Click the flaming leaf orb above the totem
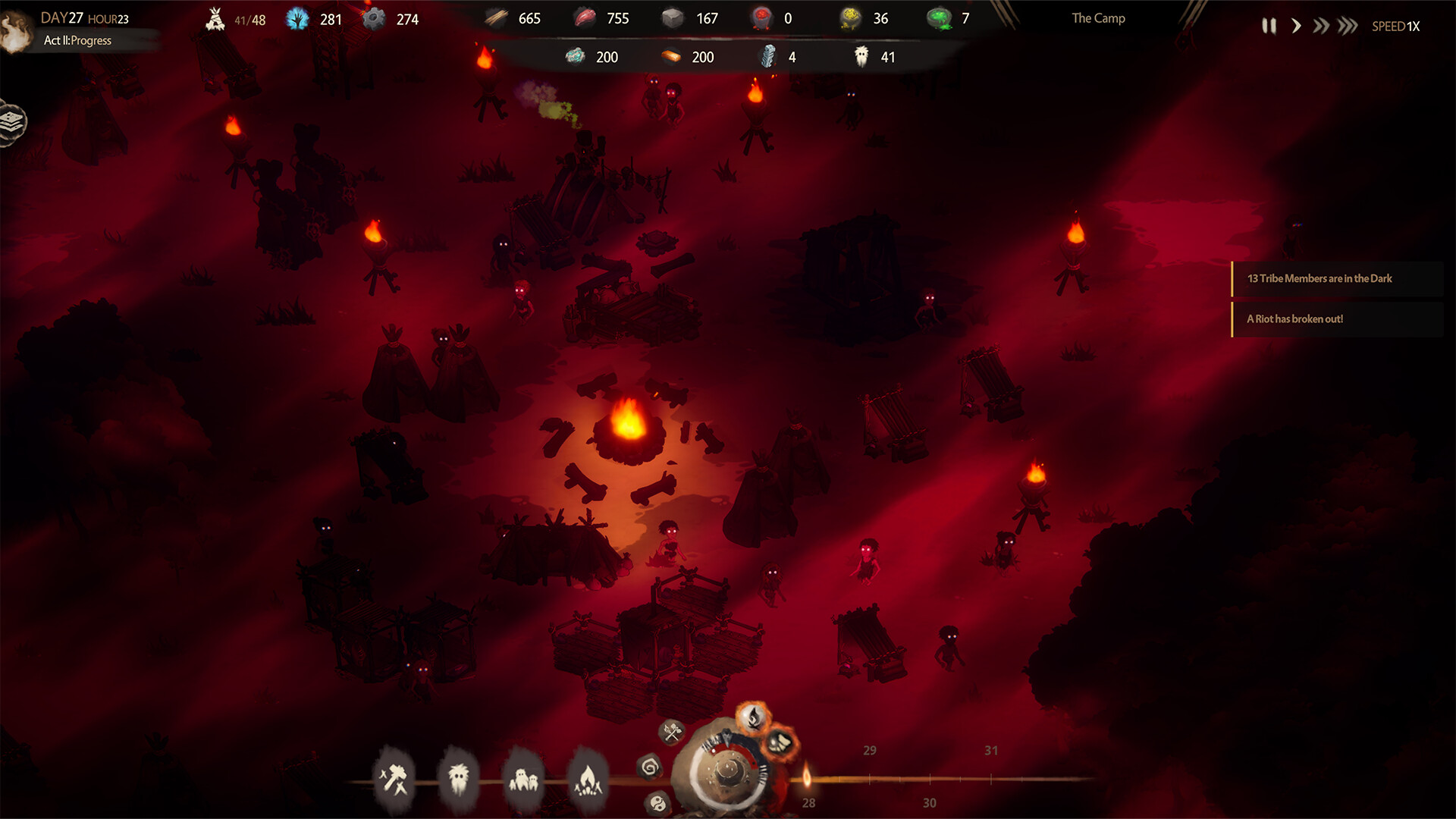This screenshot has height=819, width=1456. click(755, 717)
